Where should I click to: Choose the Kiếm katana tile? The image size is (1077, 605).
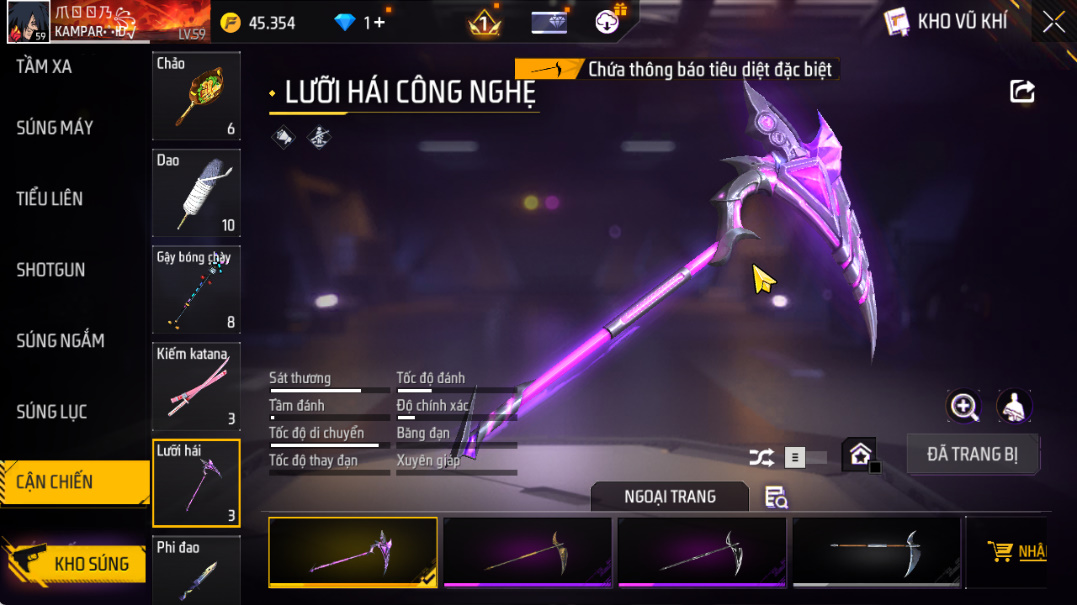[196, 386]
